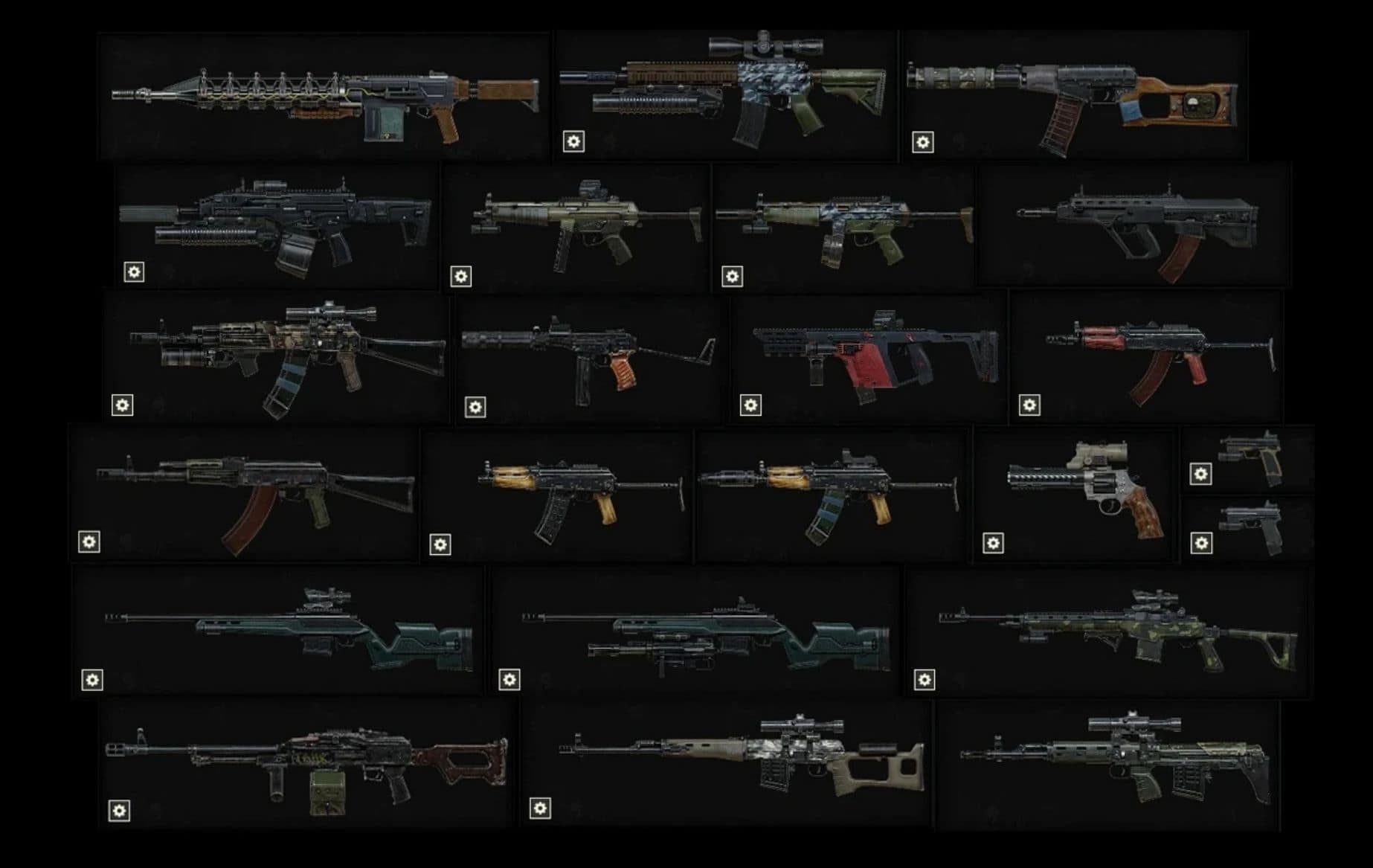Click the gear icon on the red Kriss Vector
The width and height of the screenshot is (1373, 868).
750,402
